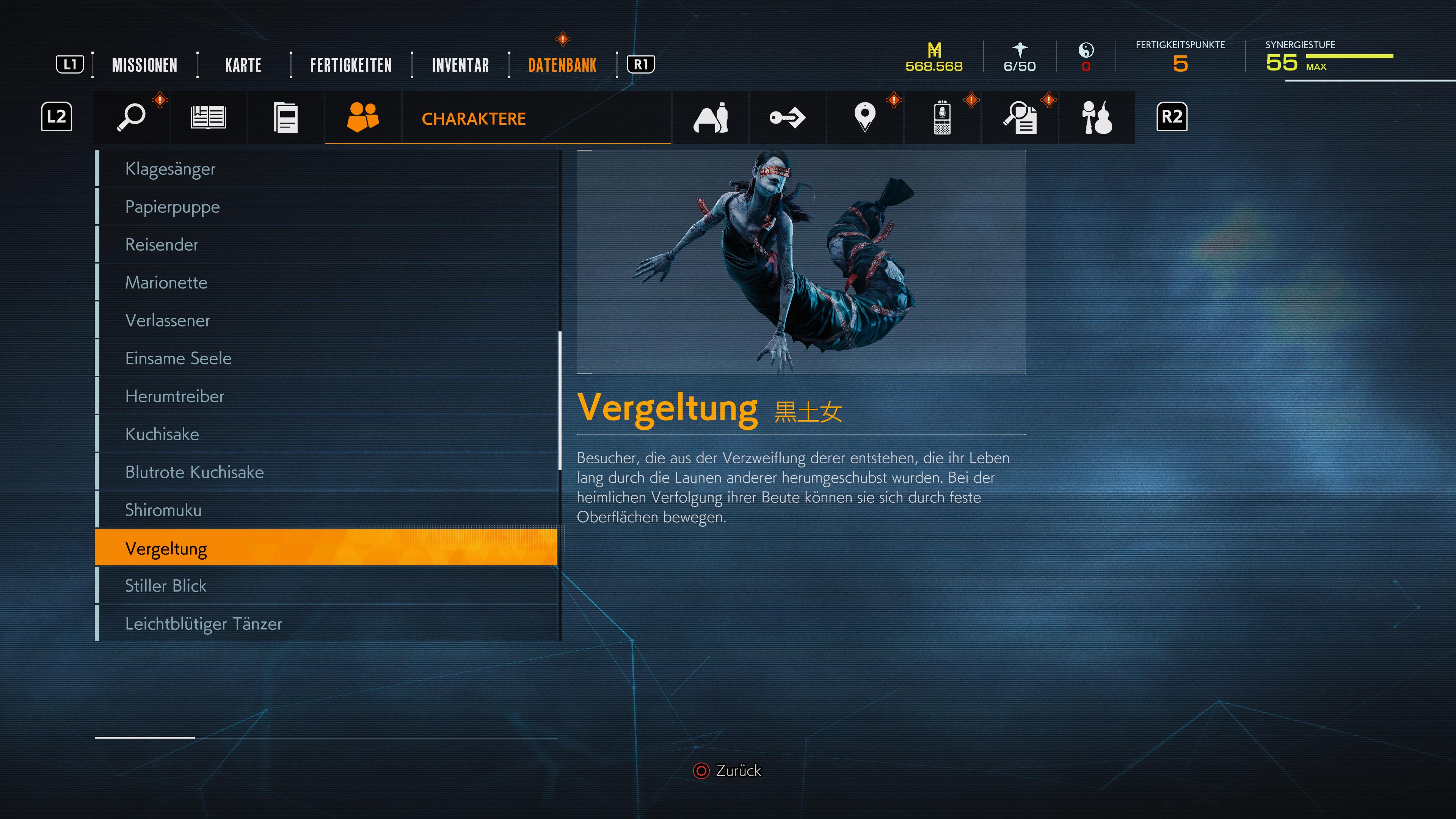Select Blutrote Kuchisake in the list

point(195,472)
